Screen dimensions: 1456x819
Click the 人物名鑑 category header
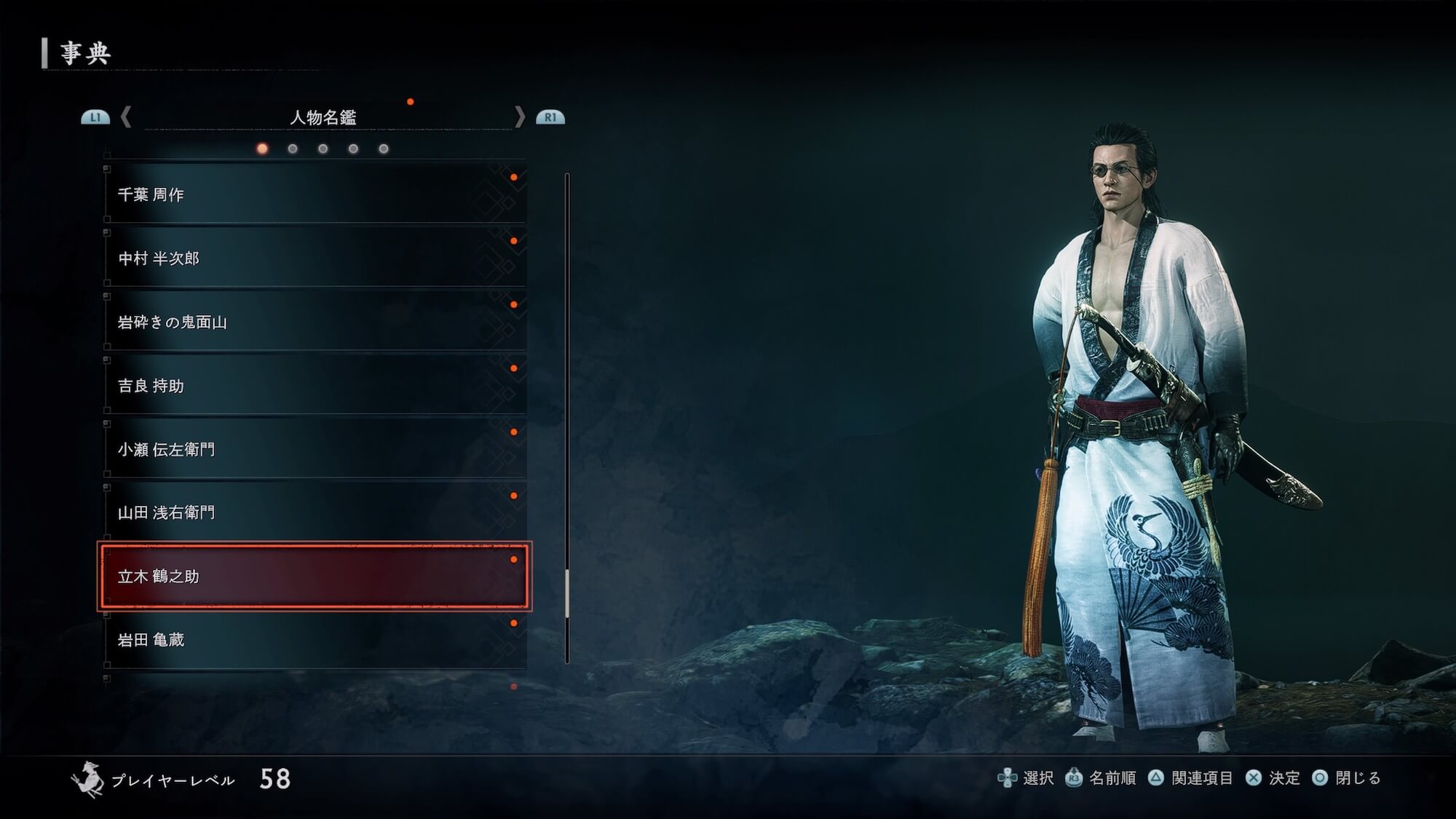click(x=323, y=117)
